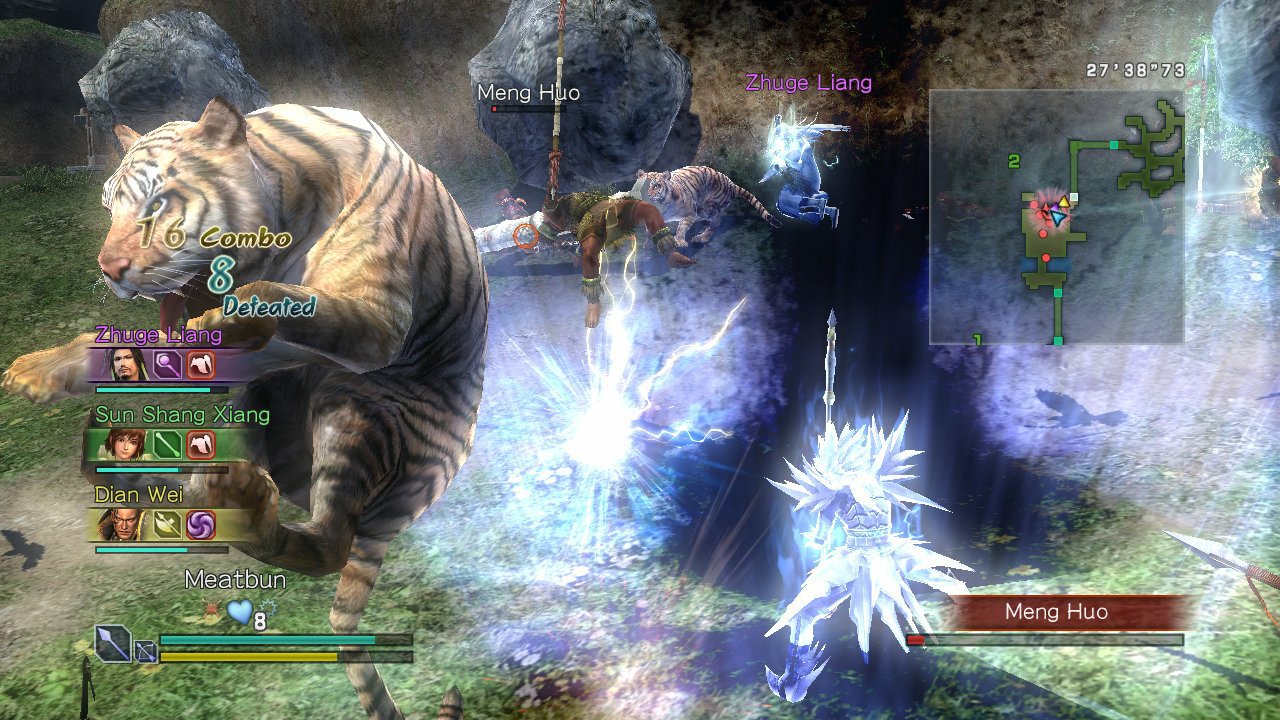Screen dimensions: 1280x720
Task: Click the red crab icon beside the heart
Action: (x=211, y=608)
